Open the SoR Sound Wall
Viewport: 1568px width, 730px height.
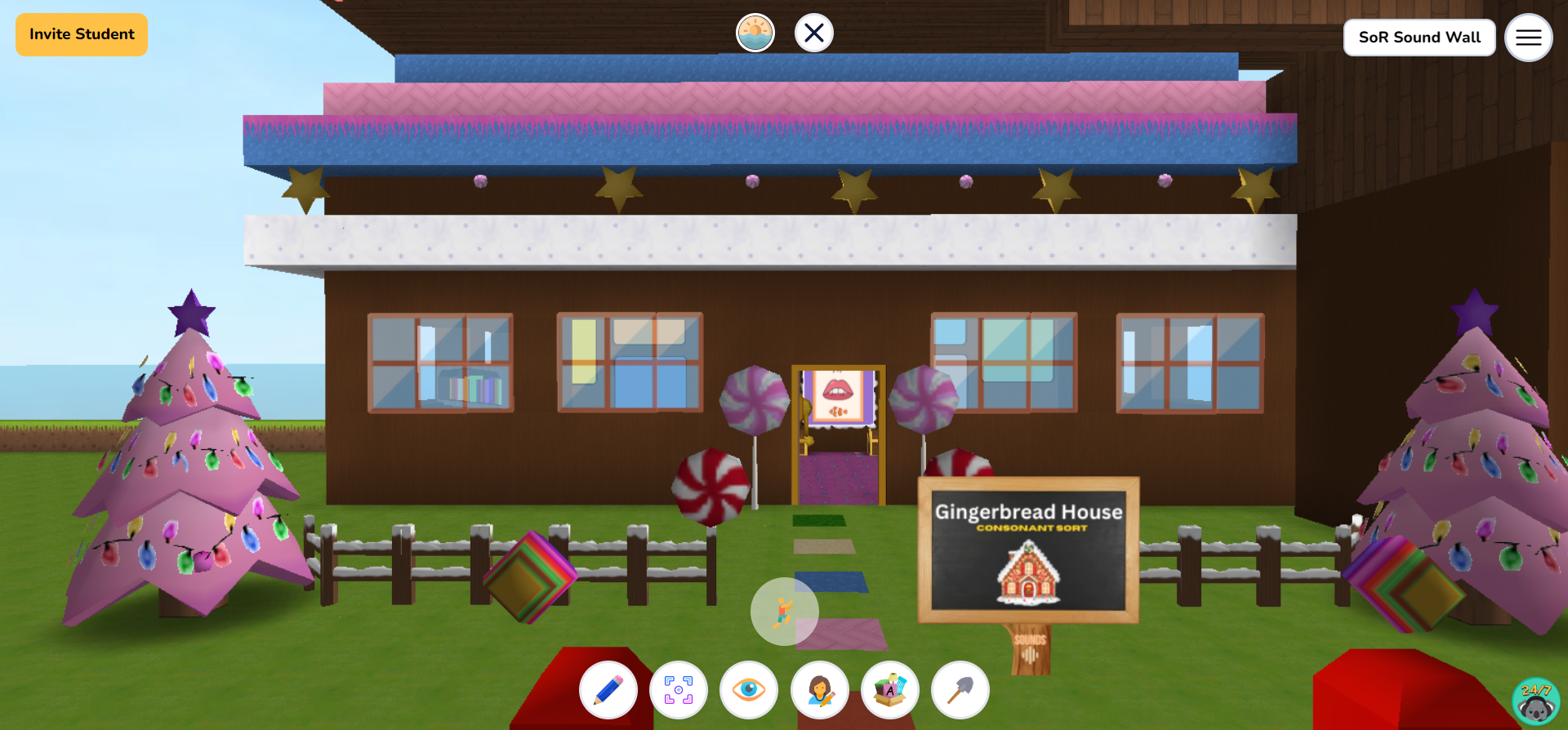(x=1419, y=38)
